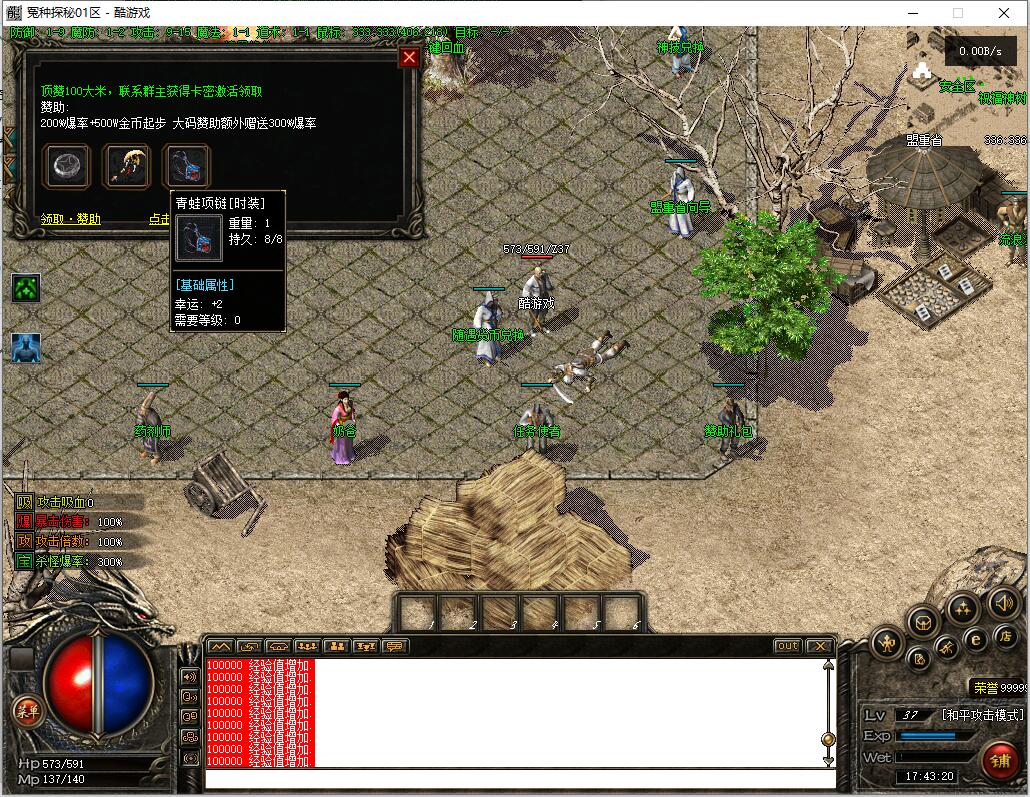Screen dimensions: 1030x797
Task: Open the bag inventory icon
Action: pyautogui.click(x=923, y=622)
